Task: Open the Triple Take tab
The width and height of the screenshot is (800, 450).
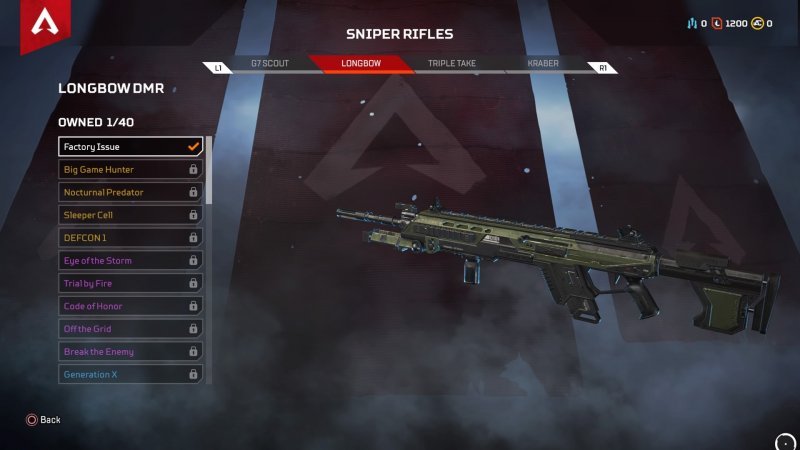Action: click(452, 63)
